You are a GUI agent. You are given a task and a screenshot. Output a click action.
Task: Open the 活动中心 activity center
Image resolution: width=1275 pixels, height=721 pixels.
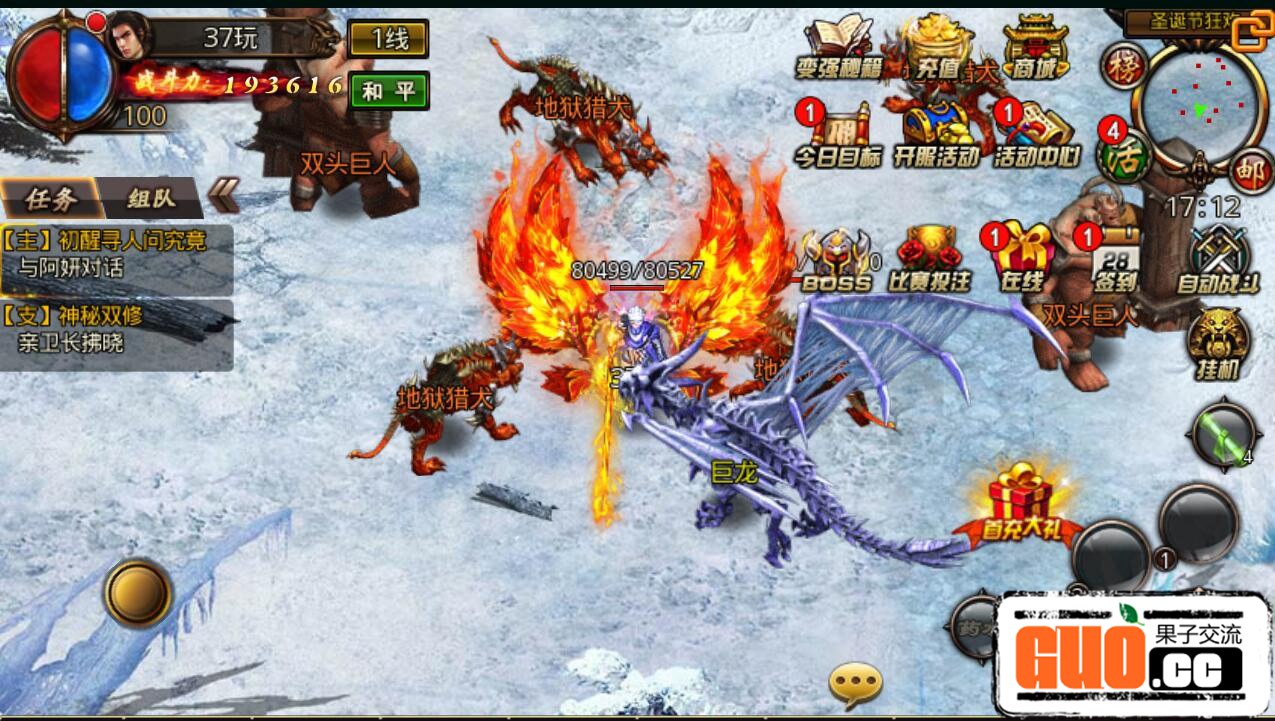[1036, 135]
